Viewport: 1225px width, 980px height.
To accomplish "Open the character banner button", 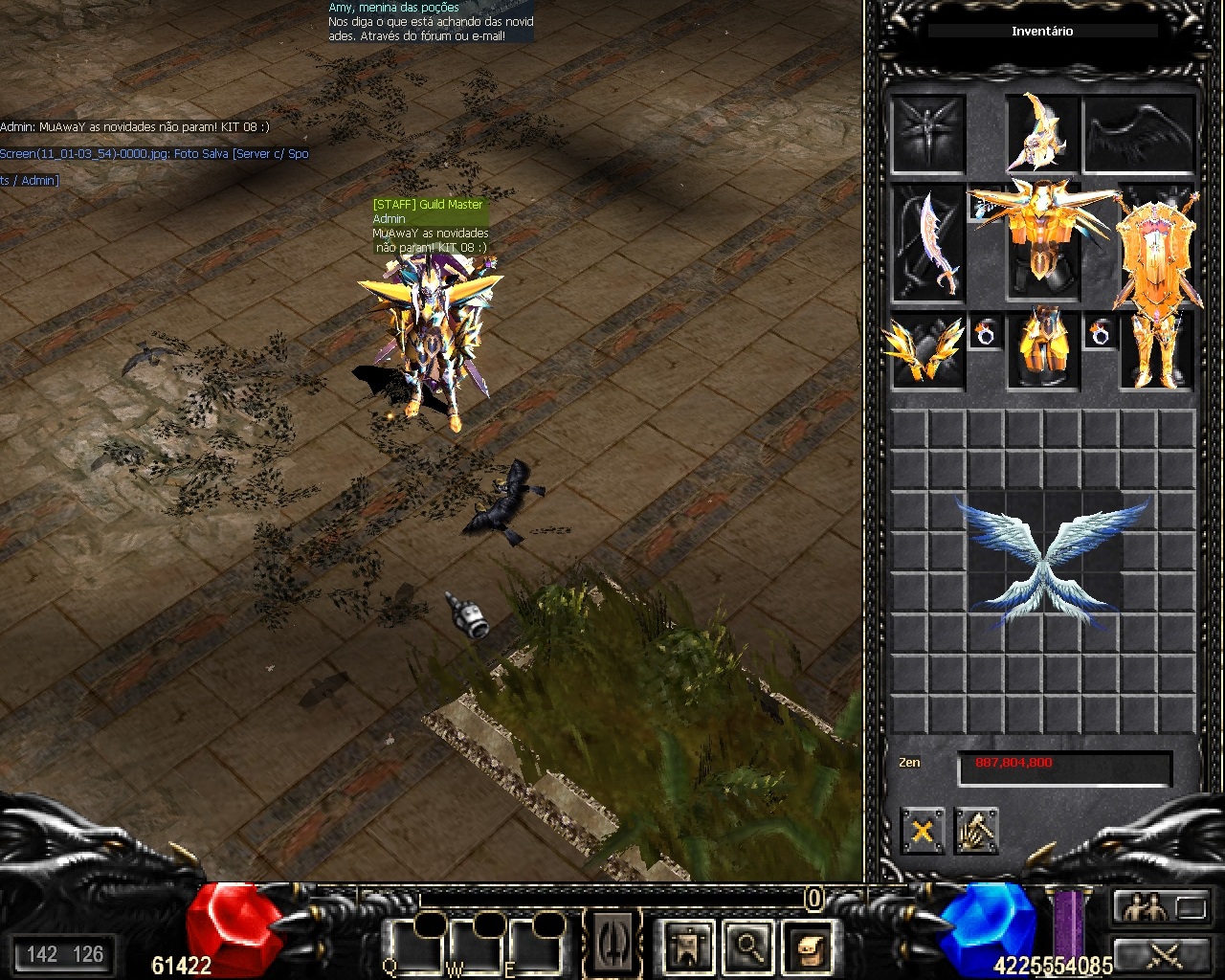I will tap(689, 947).
